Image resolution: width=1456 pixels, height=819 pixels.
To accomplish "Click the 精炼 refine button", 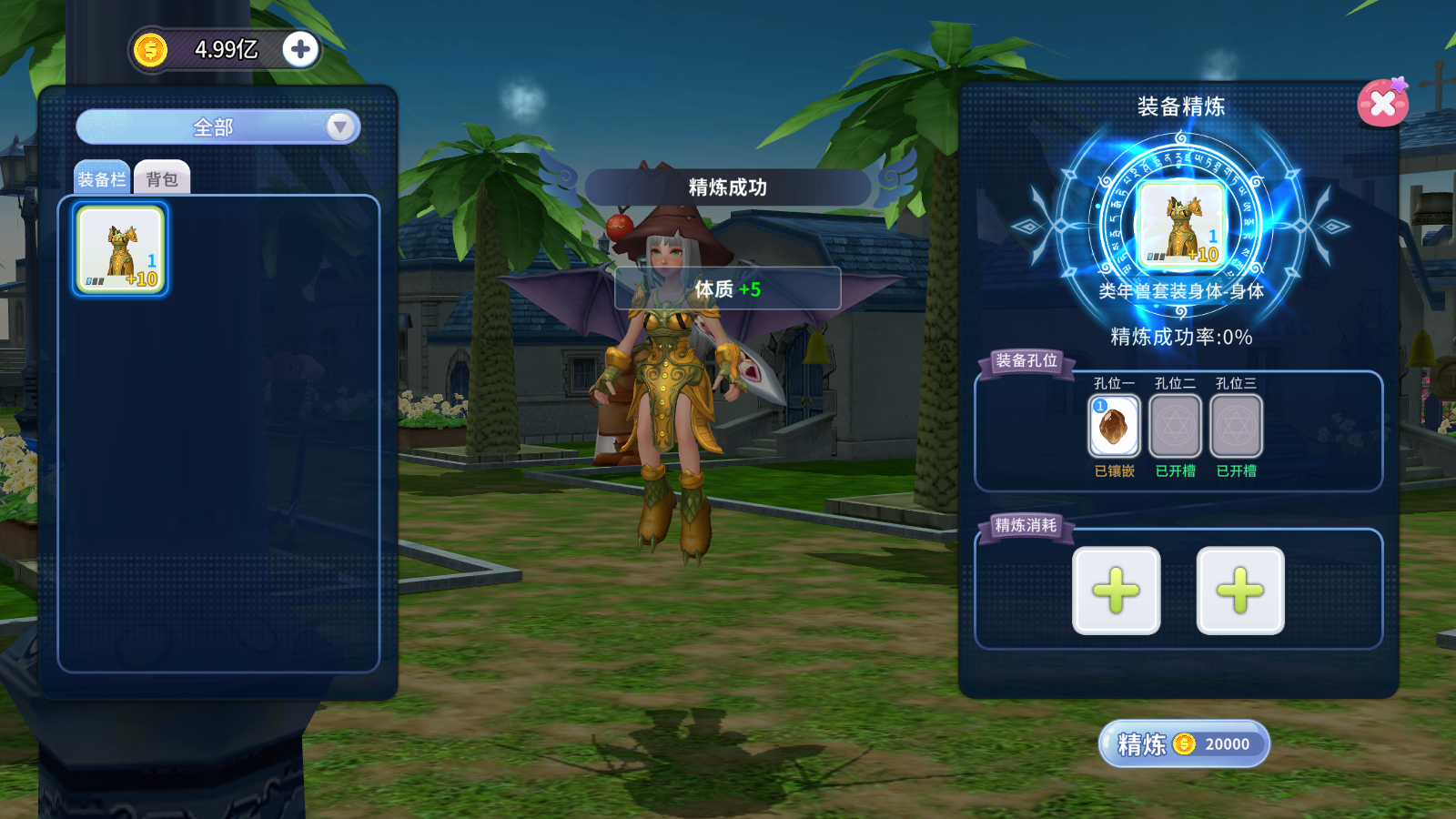I will [x=1183, y=744].
